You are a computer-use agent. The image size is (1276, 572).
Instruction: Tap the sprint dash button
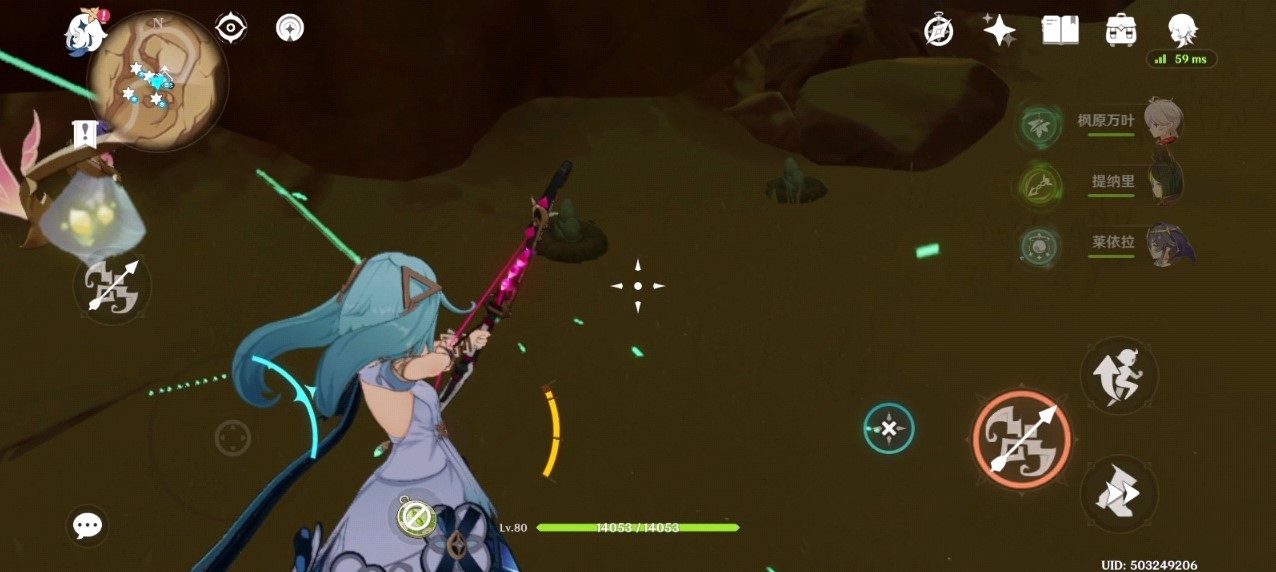tap(1119, 494)
